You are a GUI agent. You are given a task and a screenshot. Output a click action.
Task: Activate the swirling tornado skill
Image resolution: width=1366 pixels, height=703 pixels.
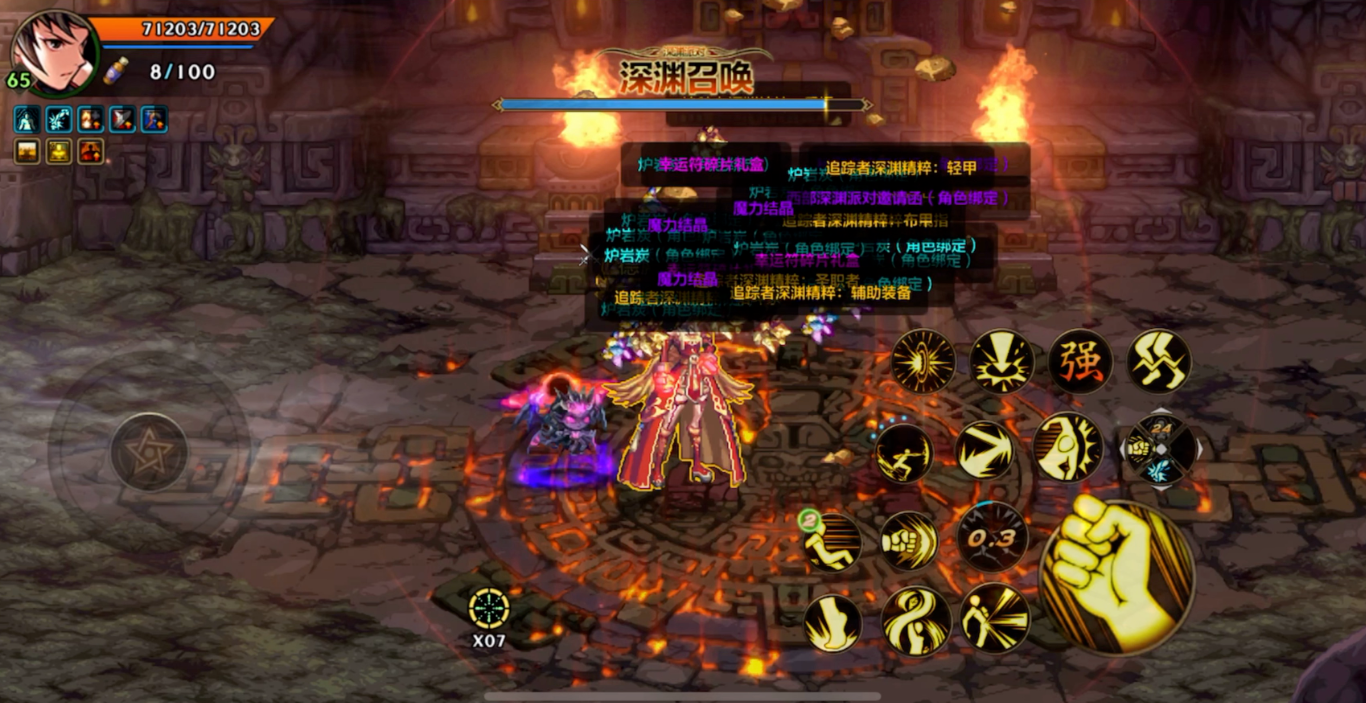pos(915,620)
